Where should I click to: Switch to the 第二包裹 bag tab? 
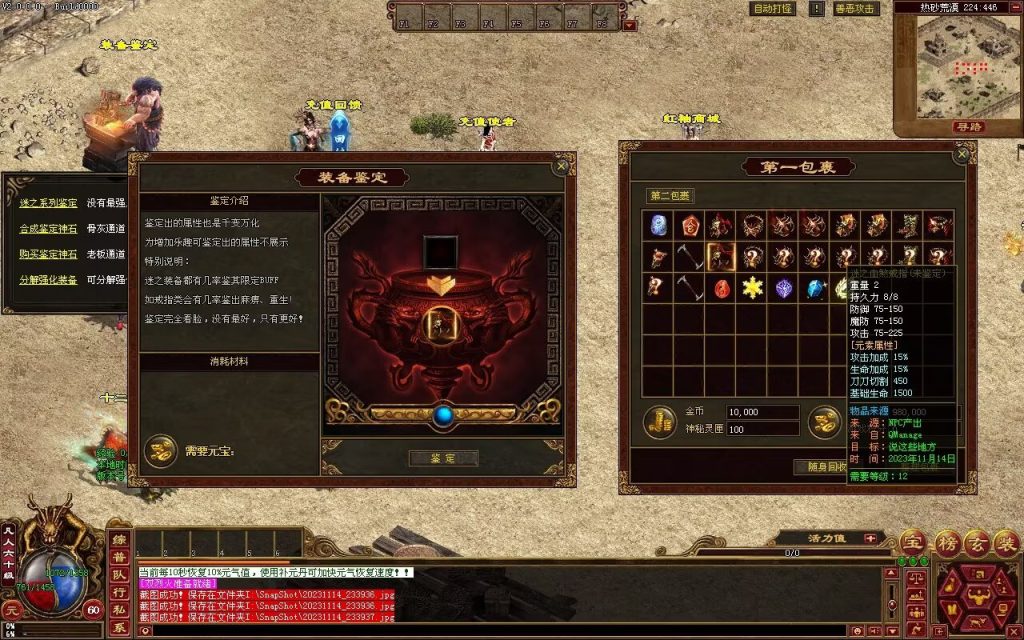(670, 195)
